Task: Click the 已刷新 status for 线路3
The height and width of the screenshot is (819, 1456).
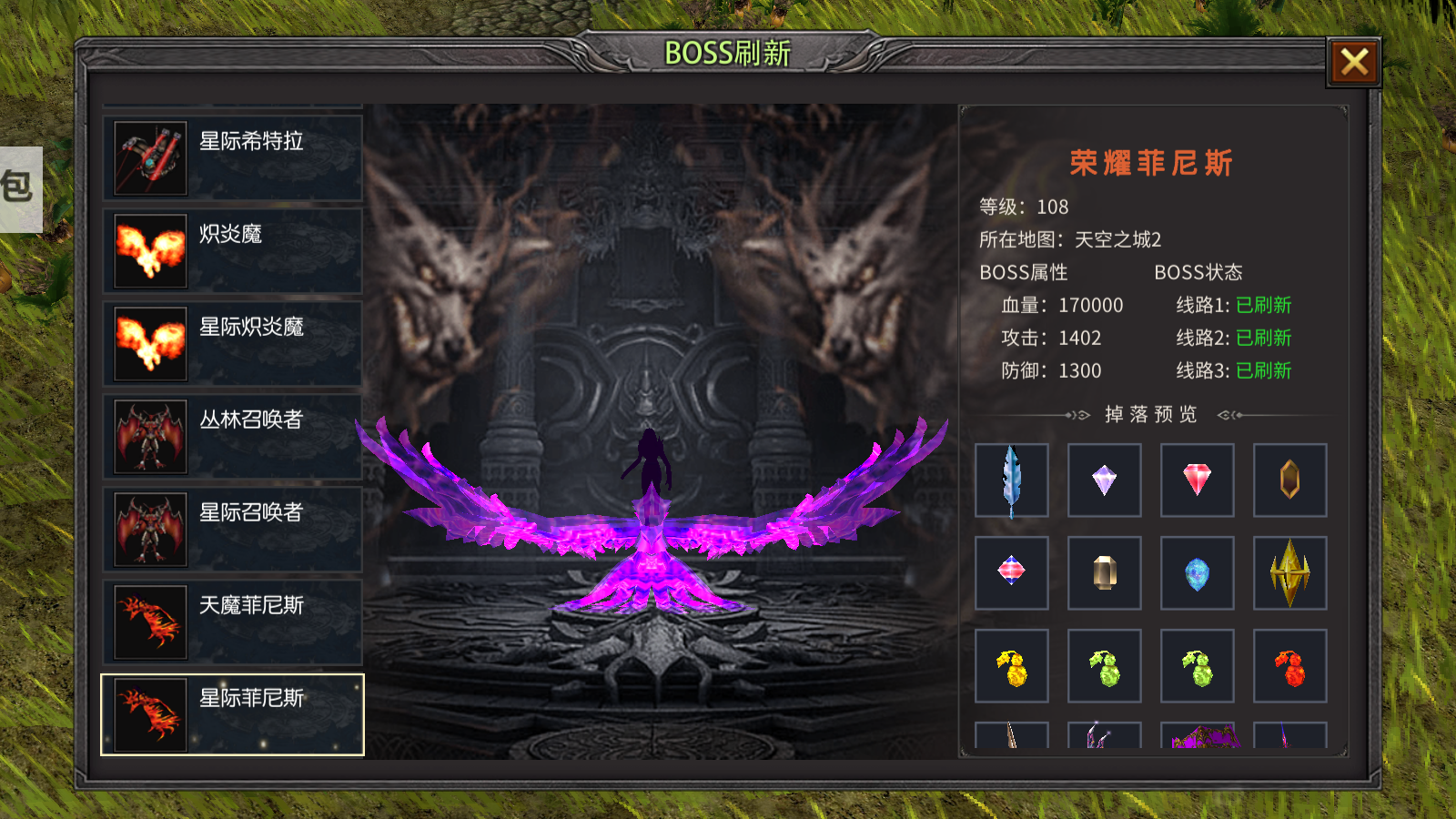Action: [1265, 371]
